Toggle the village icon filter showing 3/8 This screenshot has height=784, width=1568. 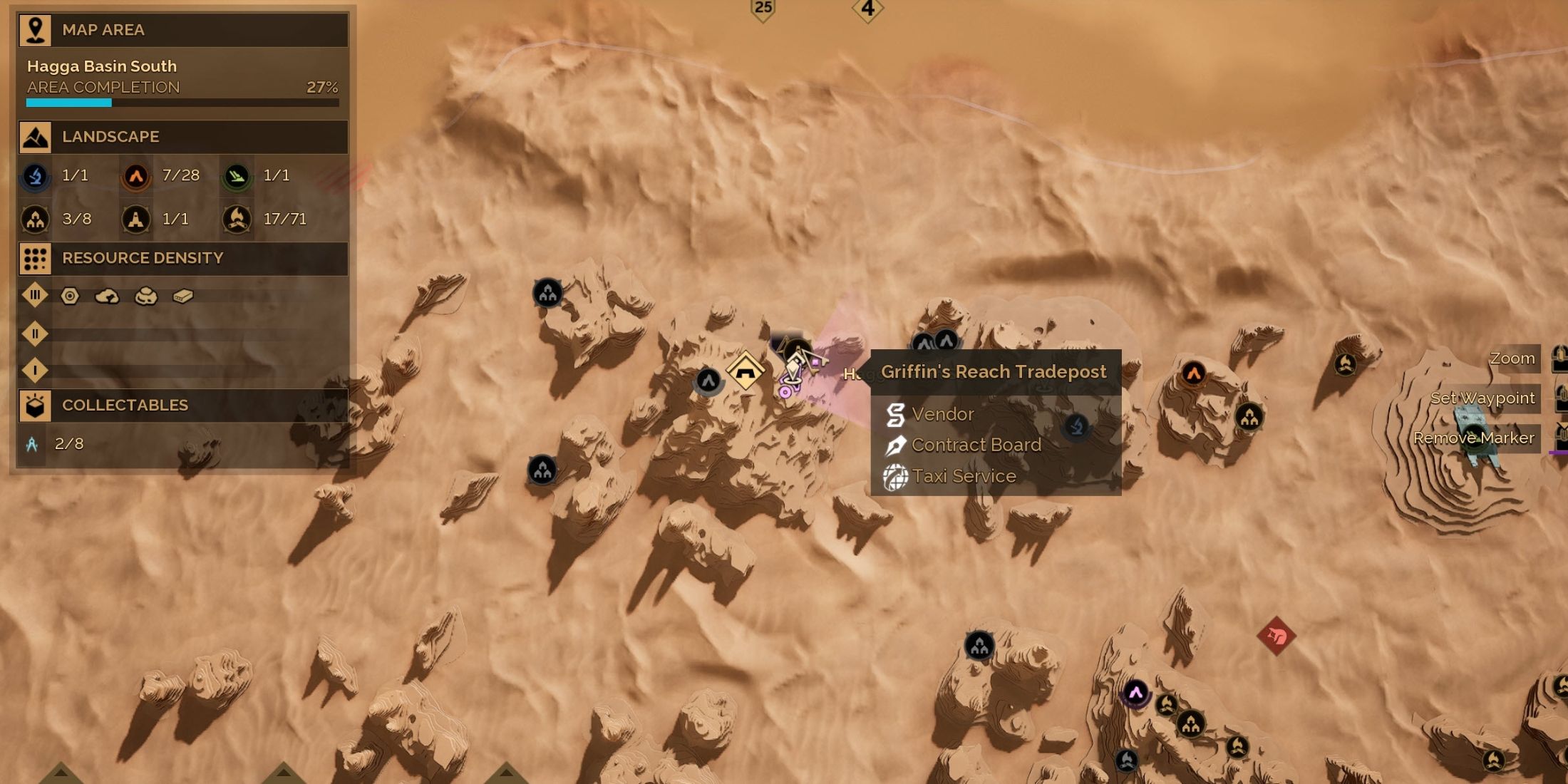tap(35, 219)
